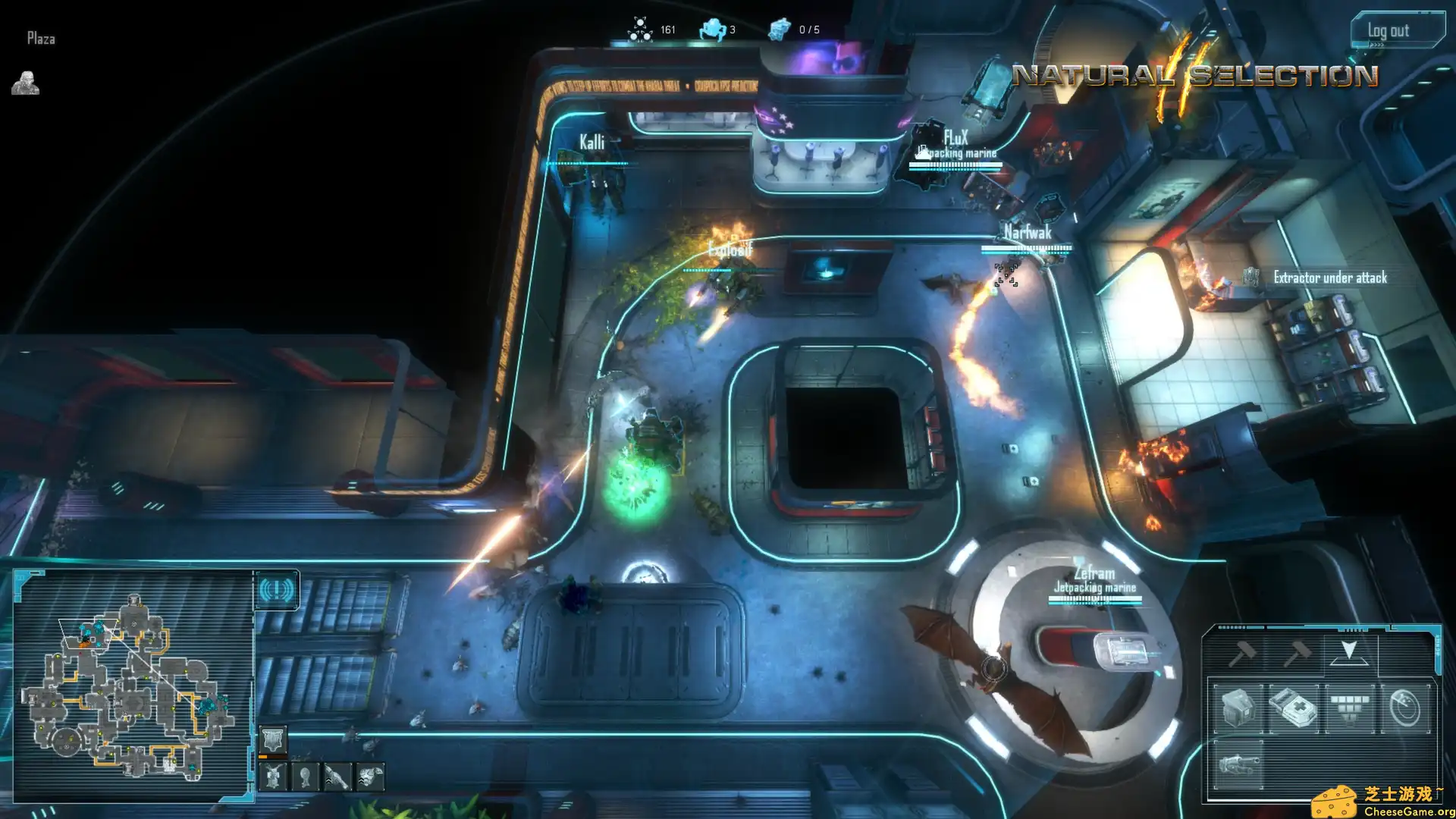Click the winged figure icon beside the minimap
This screenshot has width=1456, height=819.
(x=273, y=777)
